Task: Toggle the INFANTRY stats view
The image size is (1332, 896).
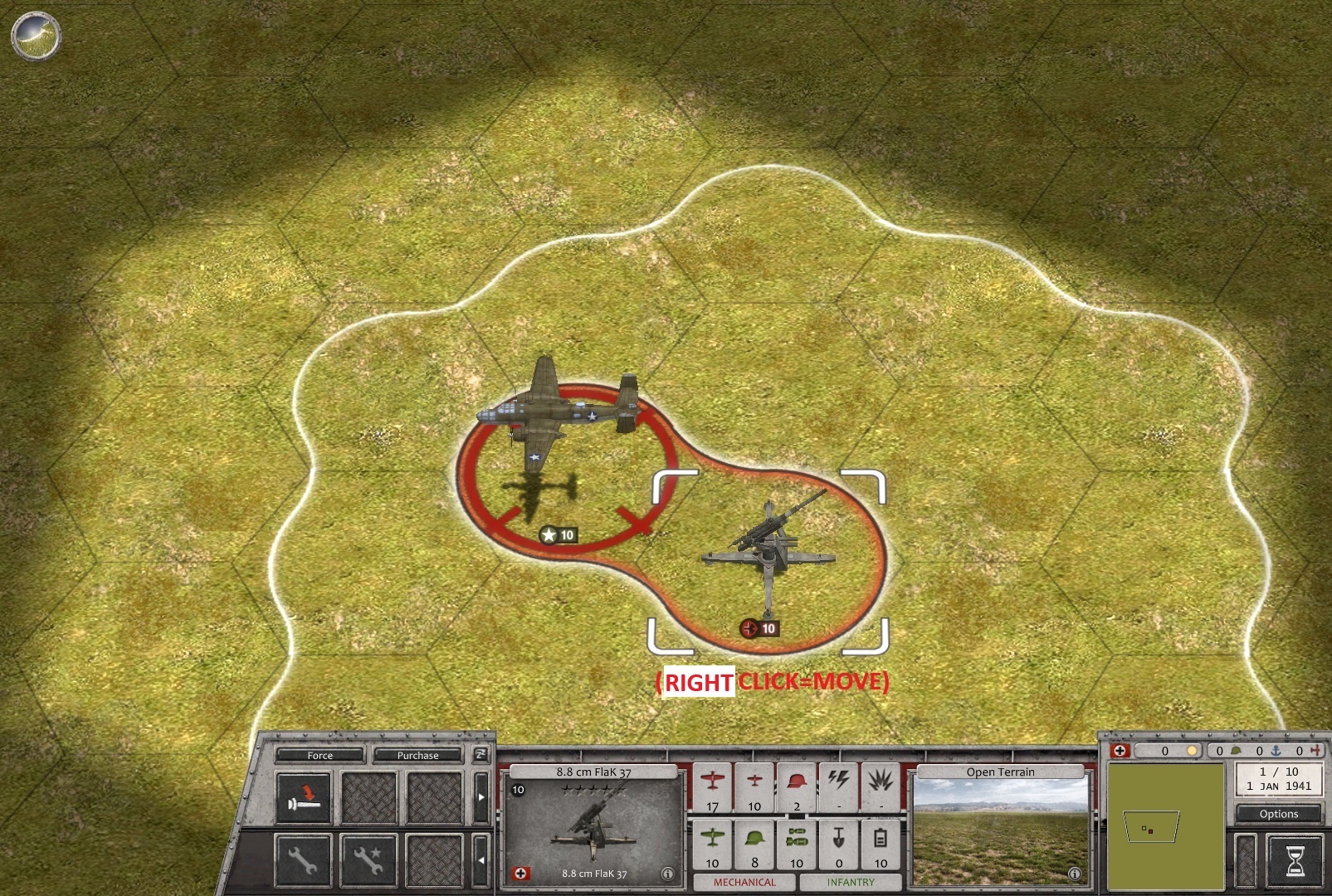Action: [x=851, y=883]
